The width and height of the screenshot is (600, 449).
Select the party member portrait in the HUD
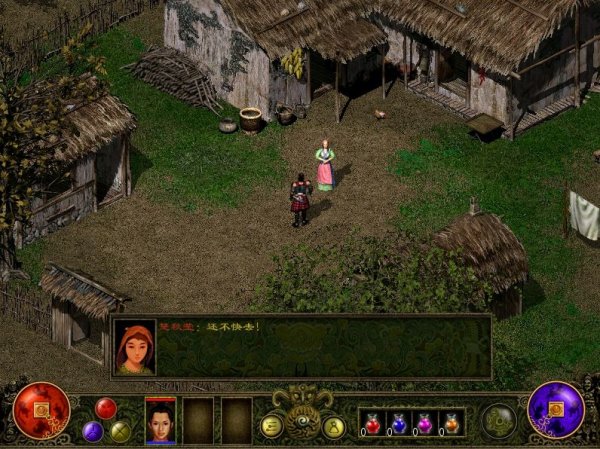click(160, 420)
